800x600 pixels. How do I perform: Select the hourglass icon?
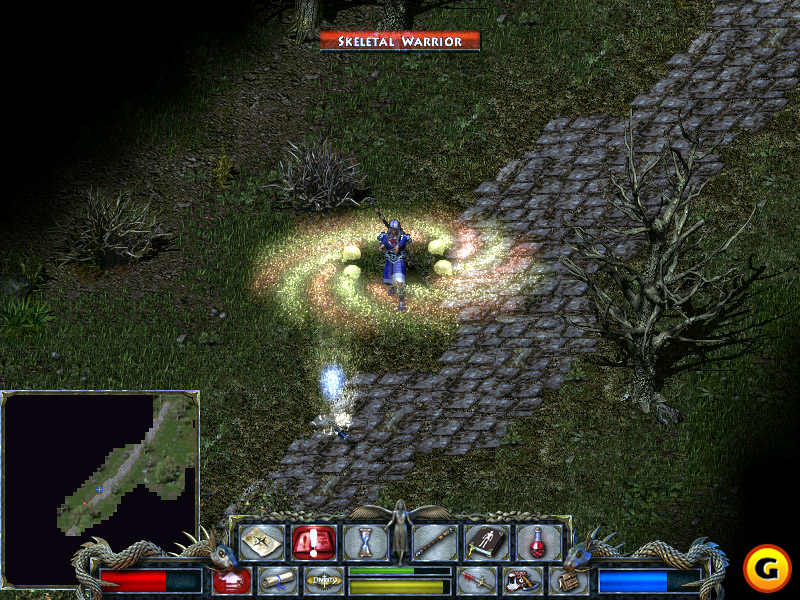point(365,542)
